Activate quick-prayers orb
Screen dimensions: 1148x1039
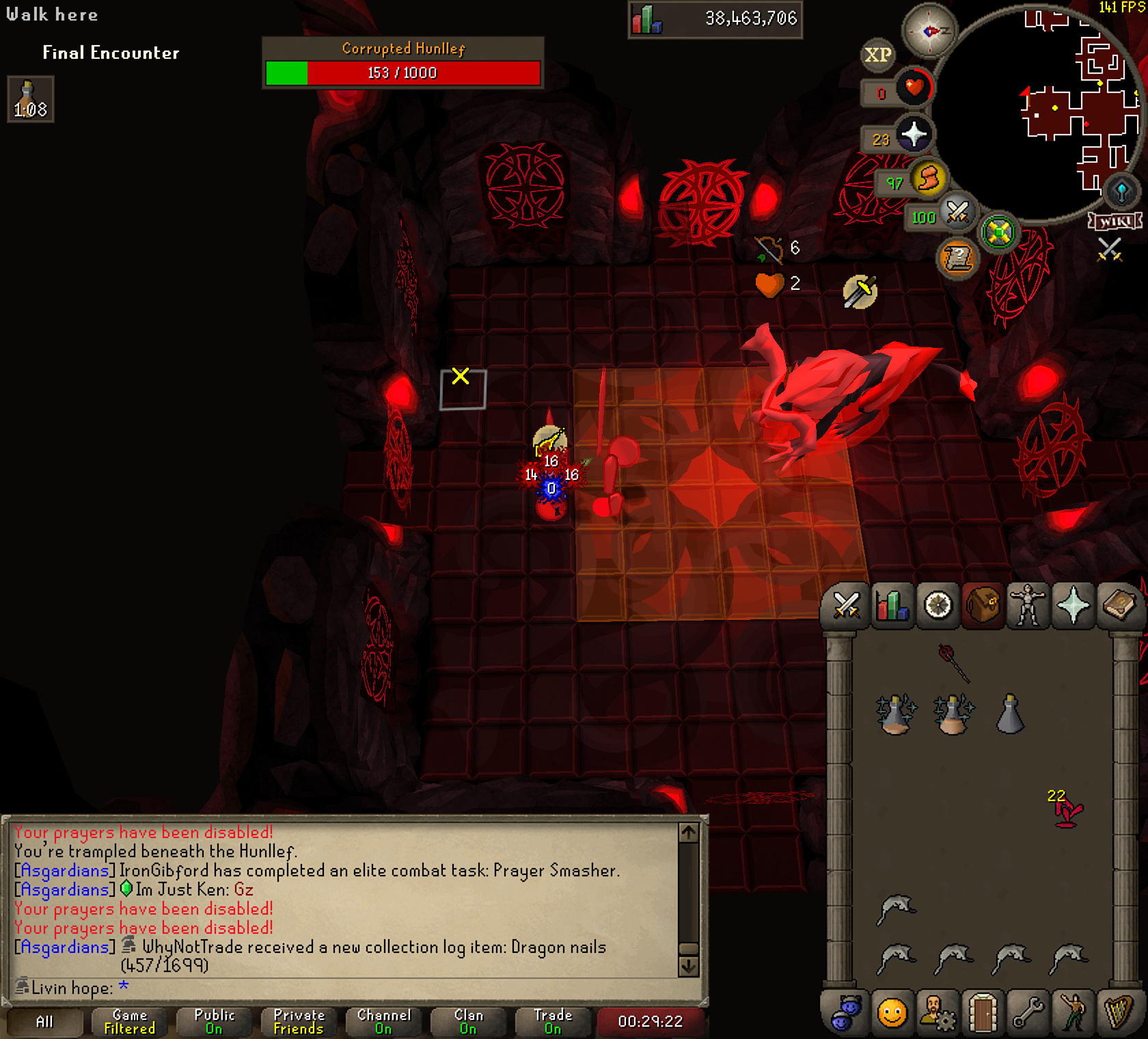(x=913, y=135)
